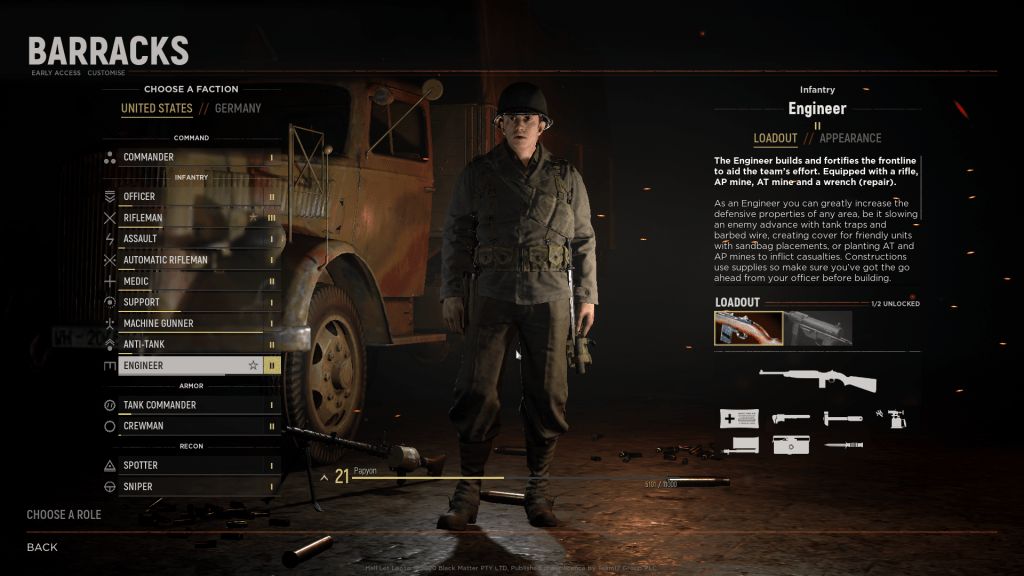Image resolution: width=1024 pixels, height=576 pixels.
Task: Pick the Medic role
Action: pyautogui.click(x=190, y=281)
